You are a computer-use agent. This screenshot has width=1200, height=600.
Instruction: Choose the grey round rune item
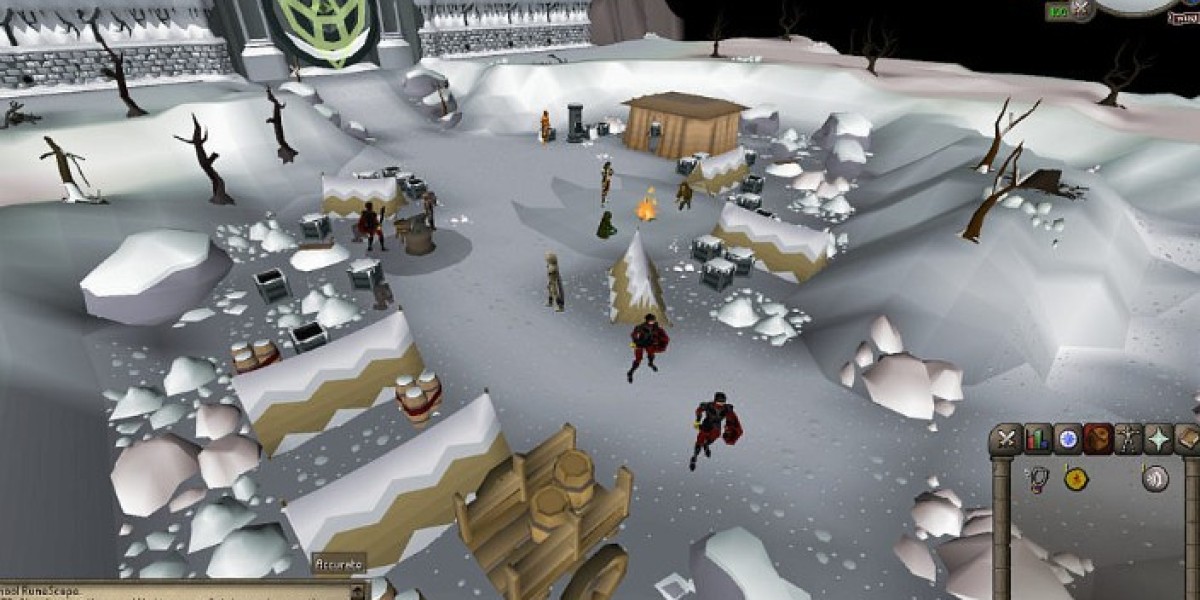1155,479
